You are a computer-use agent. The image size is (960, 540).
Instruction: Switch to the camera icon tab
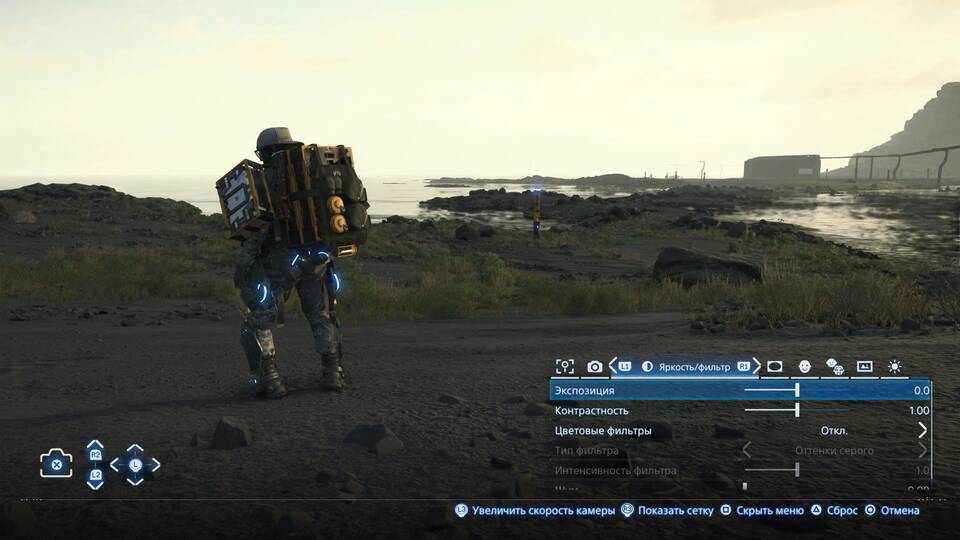coord(595,367)
